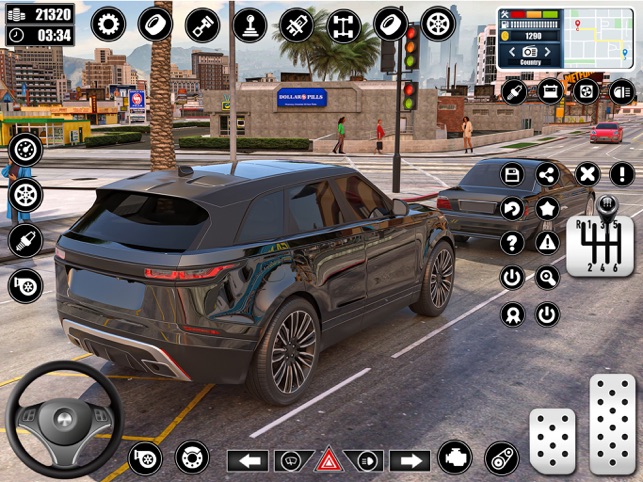
Task: Tap the piston engine part icon
Action: (202, 23)
